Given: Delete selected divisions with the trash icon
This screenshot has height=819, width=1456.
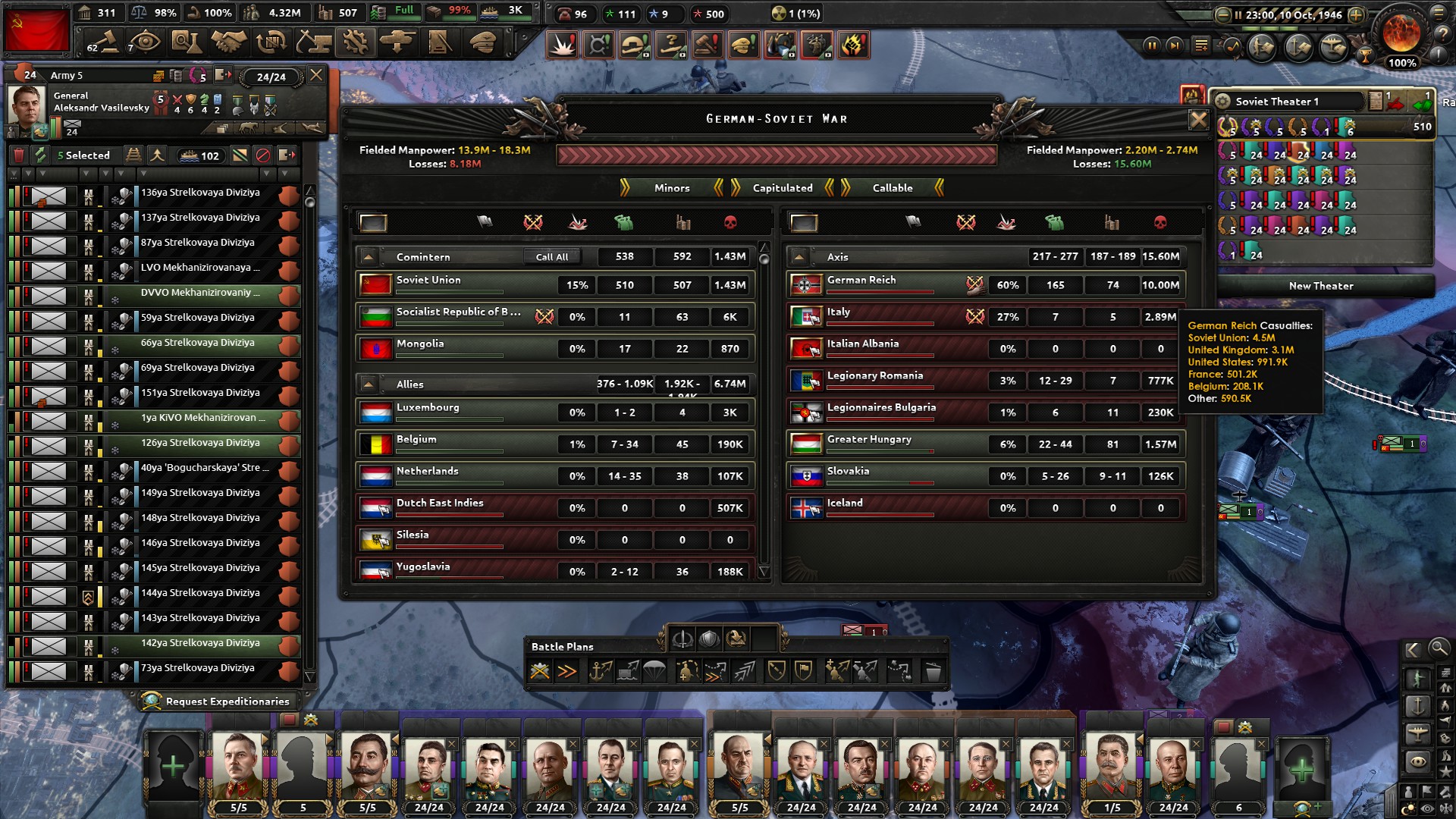Looking at the screenshot, I should tap(19, 155).
